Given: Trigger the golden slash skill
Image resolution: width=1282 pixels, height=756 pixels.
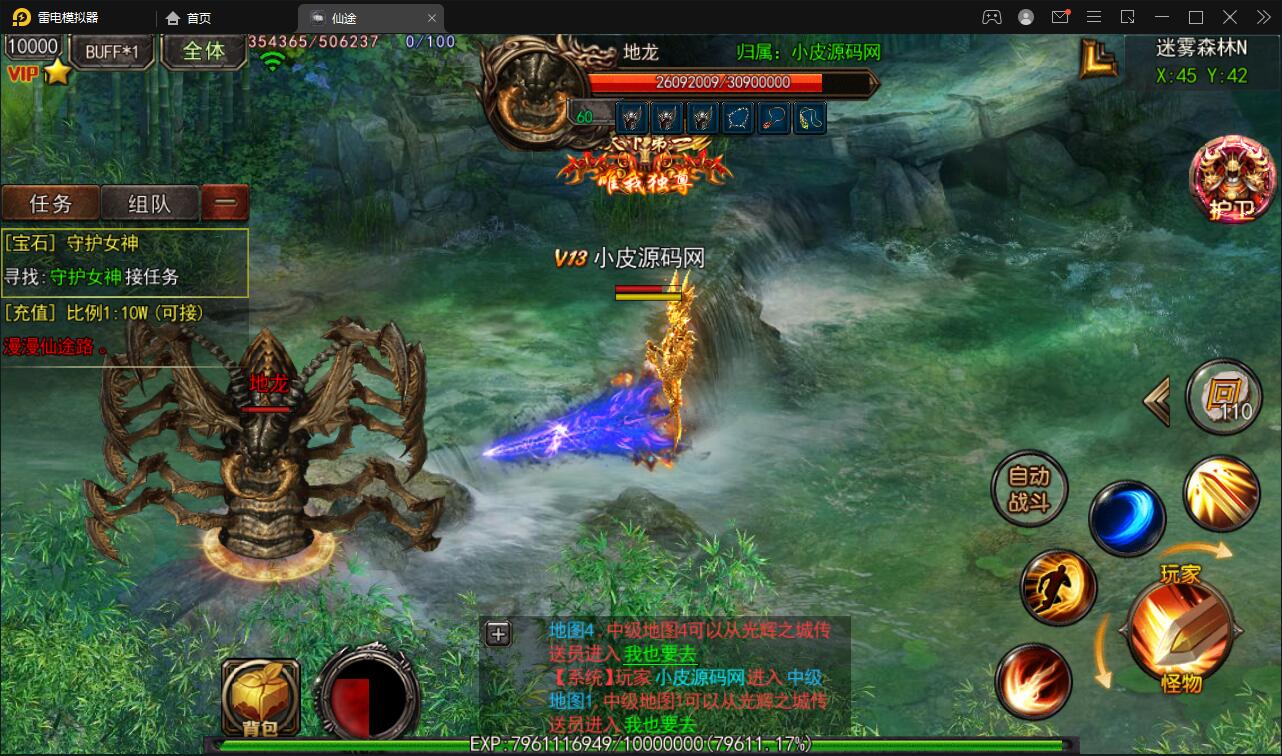Looking at the screenshot, I should coord(1222,494).
